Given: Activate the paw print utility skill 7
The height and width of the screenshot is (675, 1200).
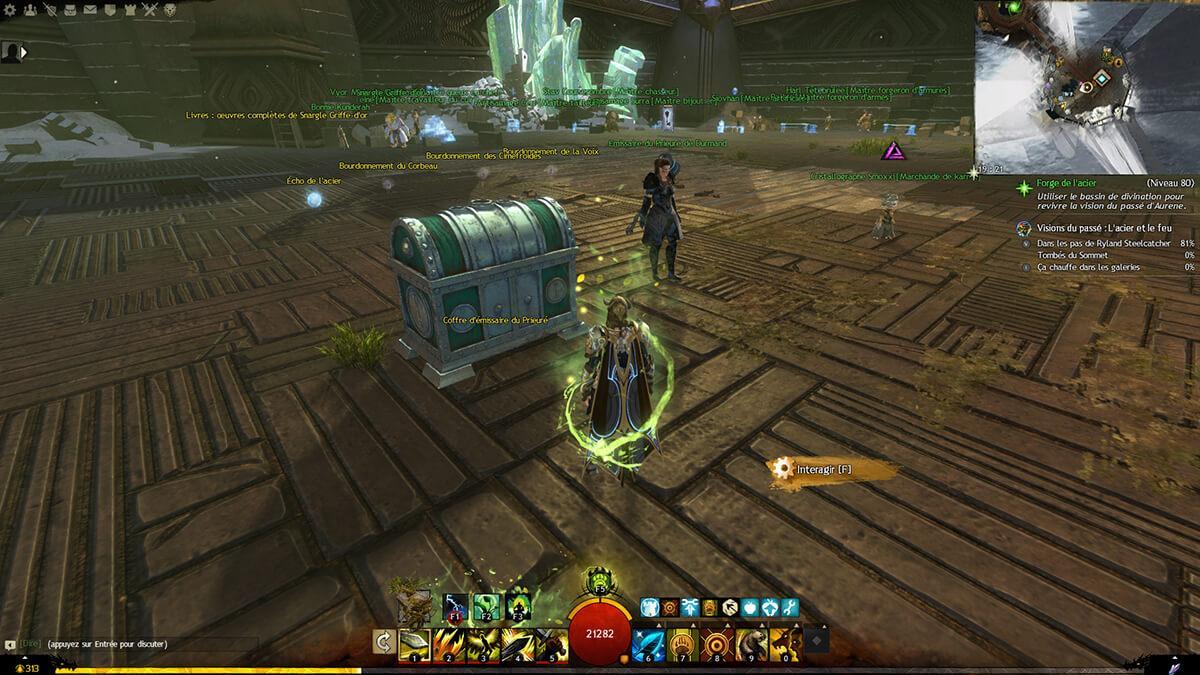Looking at the screenshot, I should click(x=683, y=641).
